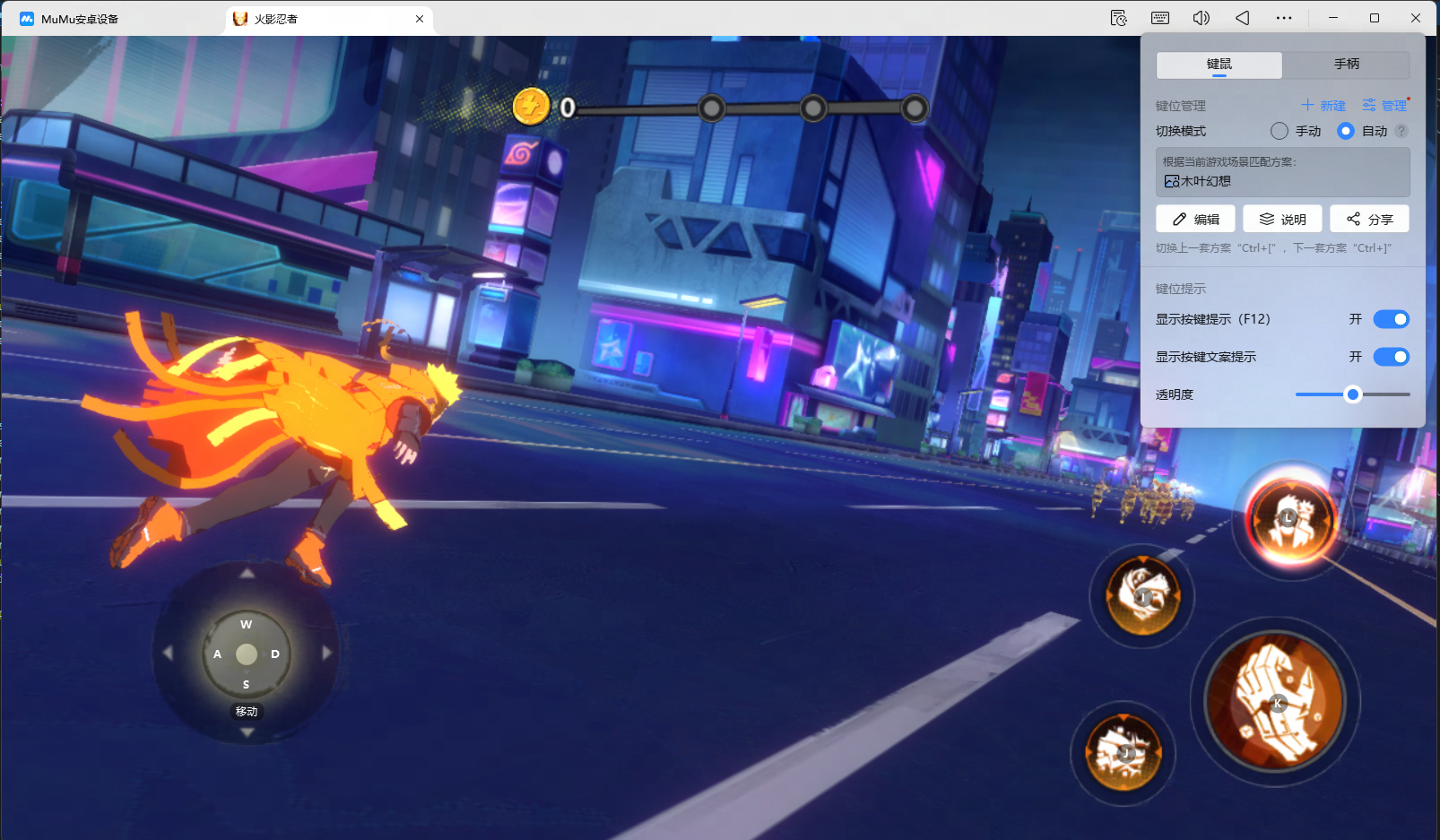The height and width of the screenshot is (840, 1440).
Task: Click the help icon beside 自动
Action: [x=1401, y=131]
